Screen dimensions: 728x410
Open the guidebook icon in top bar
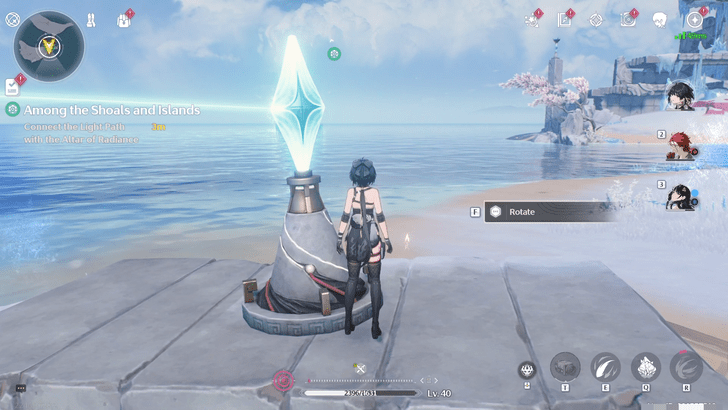coord(565,20)
